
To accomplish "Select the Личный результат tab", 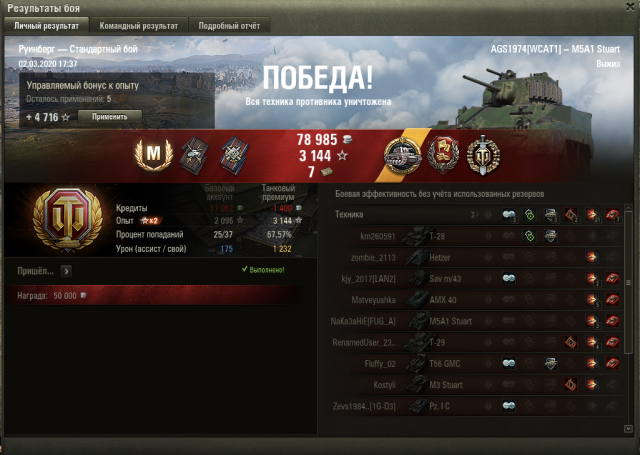I will pos(47,24).
